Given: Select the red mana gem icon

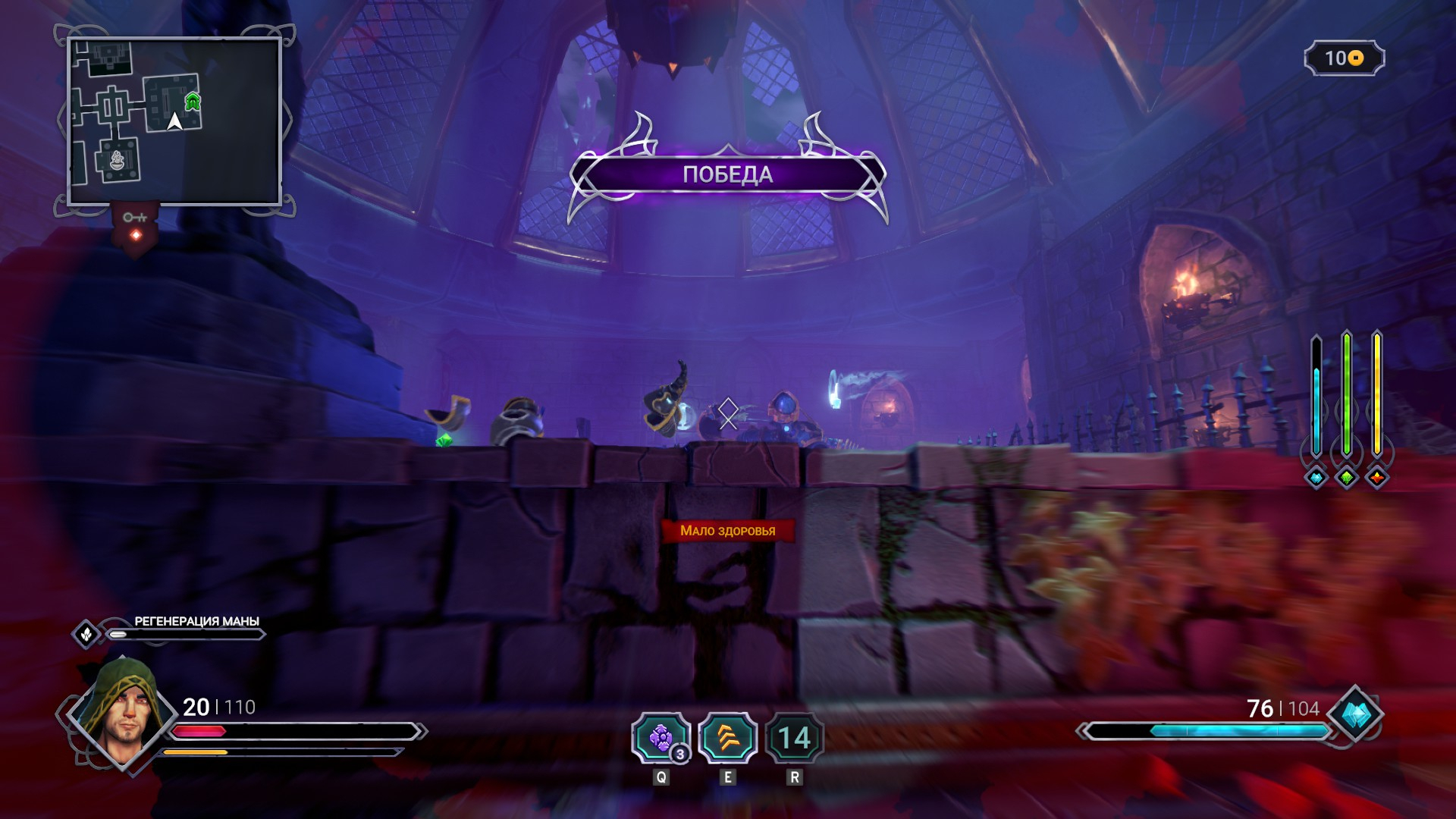Looking at the screenshot, I should tap(1377, 478).
